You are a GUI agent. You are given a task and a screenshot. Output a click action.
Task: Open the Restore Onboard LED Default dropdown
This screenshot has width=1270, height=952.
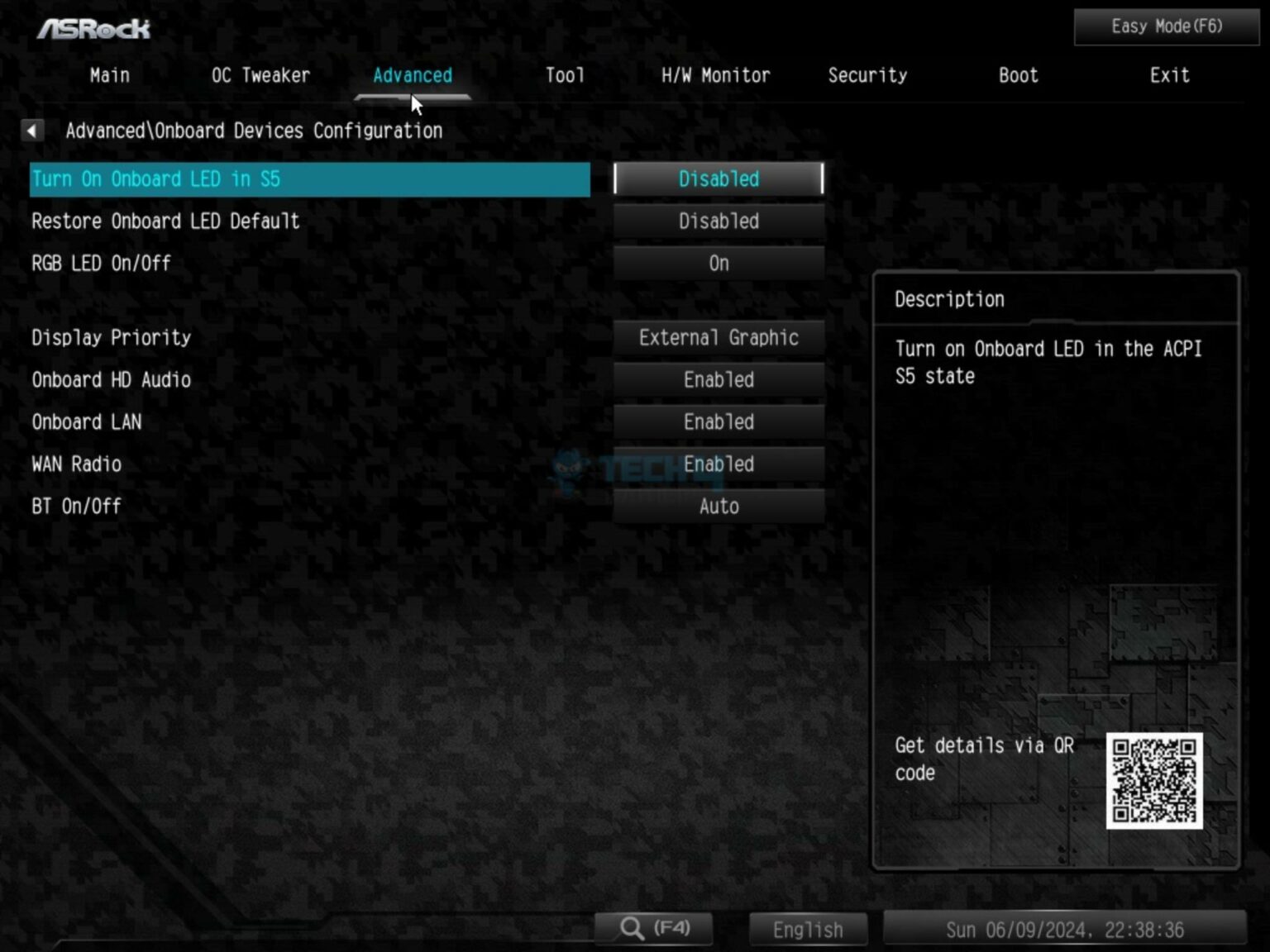tap(719, 221)
